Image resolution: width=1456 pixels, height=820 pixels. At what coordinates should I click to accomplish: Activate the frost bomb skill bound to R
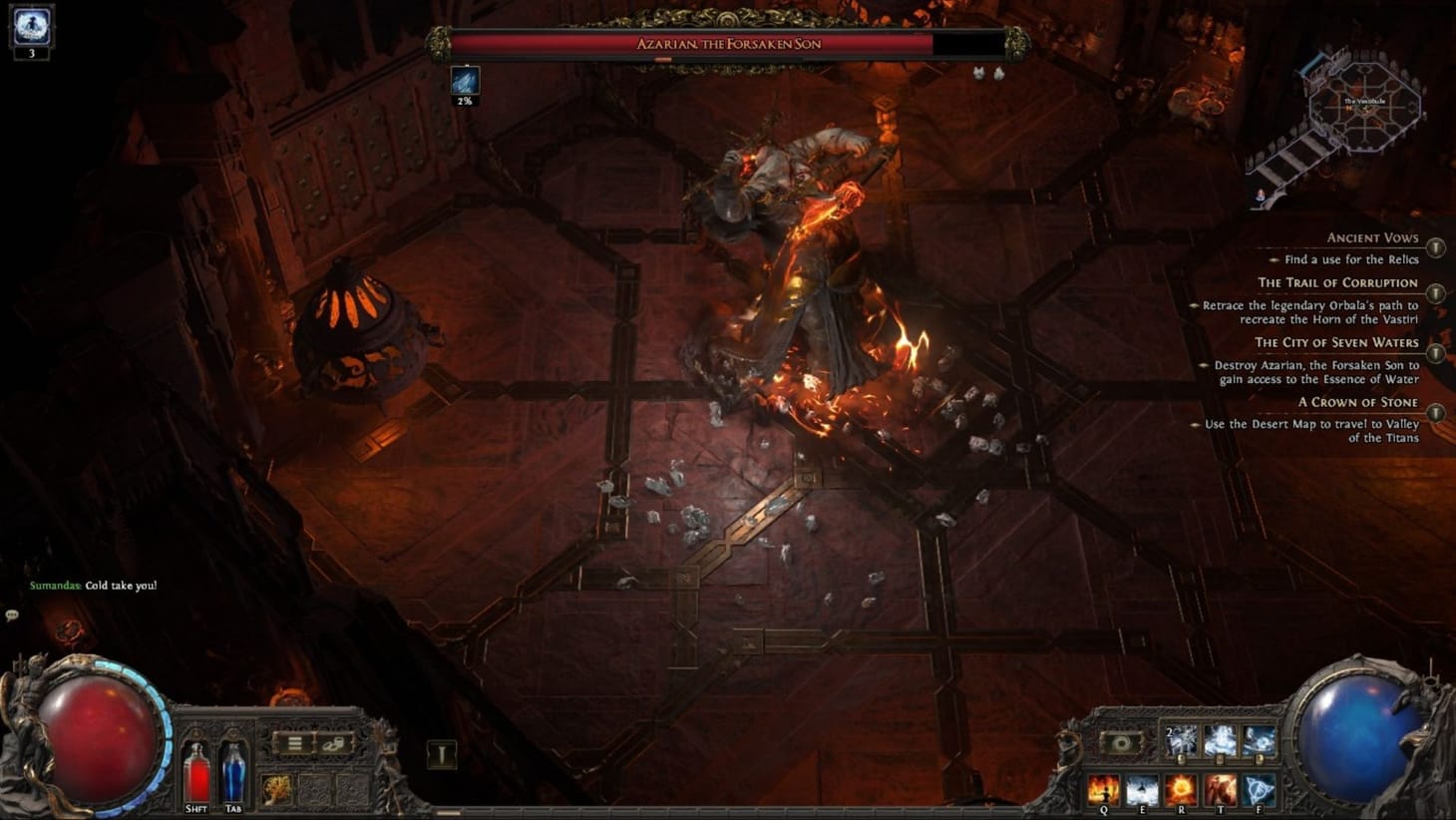(1181, 790)
